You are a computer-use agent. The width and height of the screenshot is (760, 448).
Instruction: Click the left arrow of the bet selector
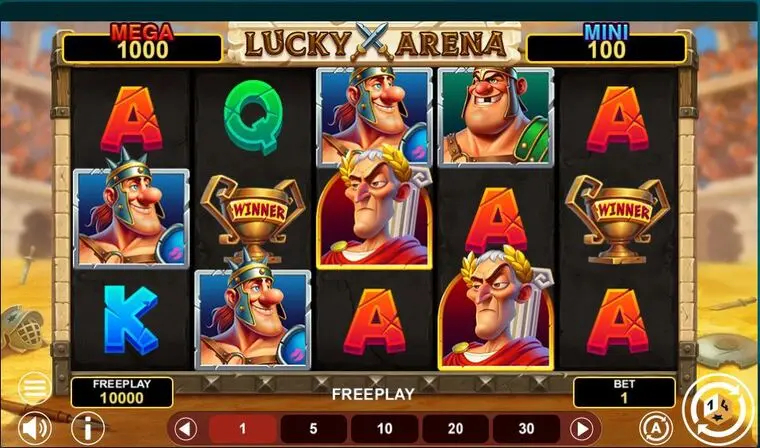pos(182,428)
